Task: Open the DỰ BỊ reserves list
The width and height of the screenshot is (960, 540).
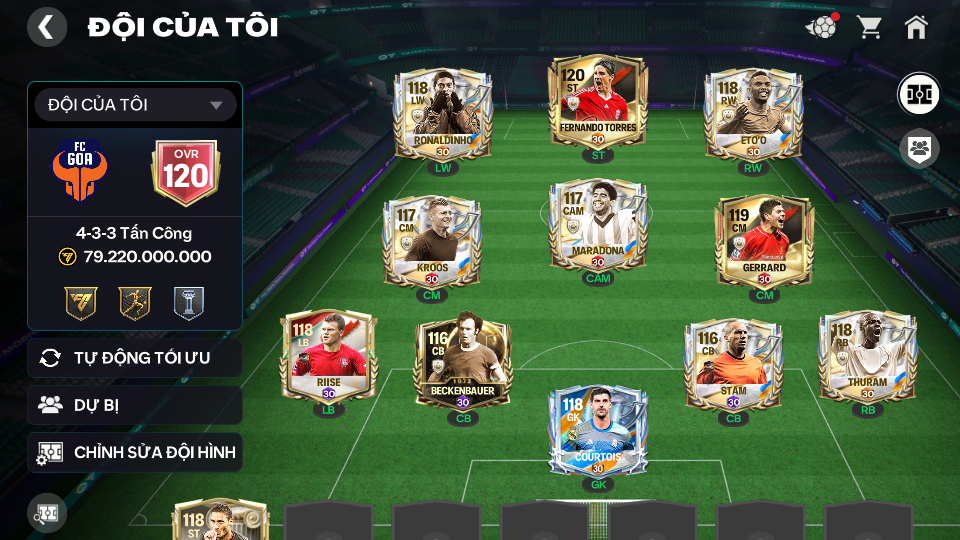Action: [x=135, y=405]
